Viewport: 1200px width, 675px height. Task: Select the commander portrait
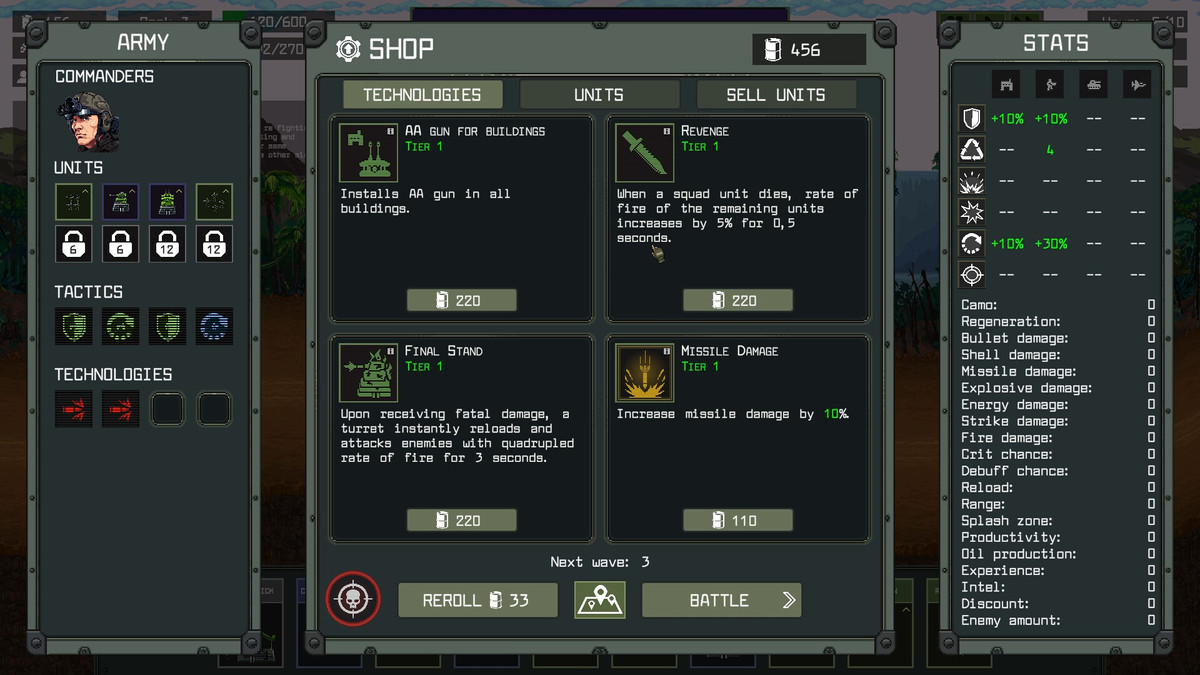click(x=88, y=120)
